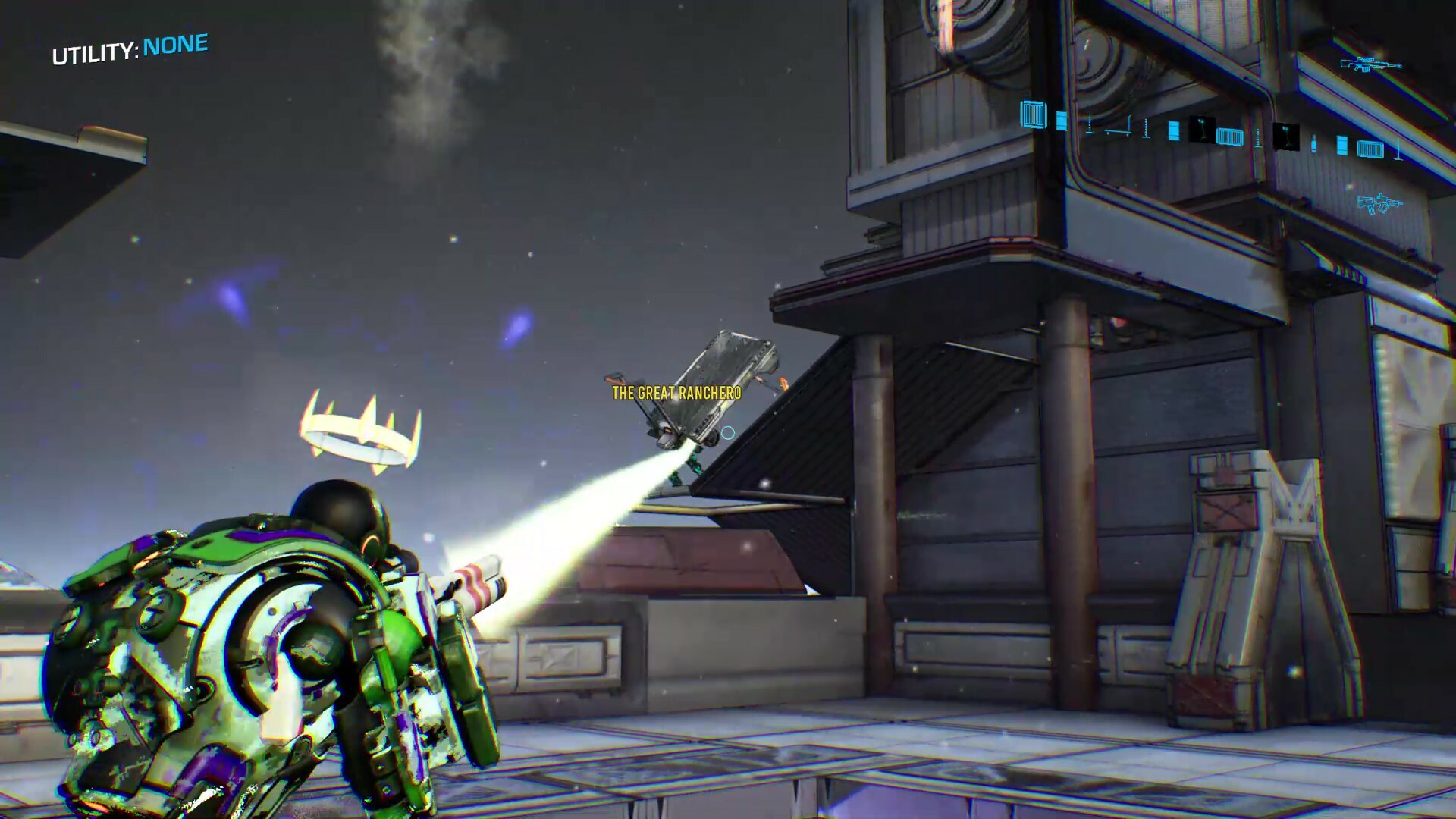Select the blue crate icon near the strip's center
This screenshot has width=1456, height=819.
(1230, 137)
